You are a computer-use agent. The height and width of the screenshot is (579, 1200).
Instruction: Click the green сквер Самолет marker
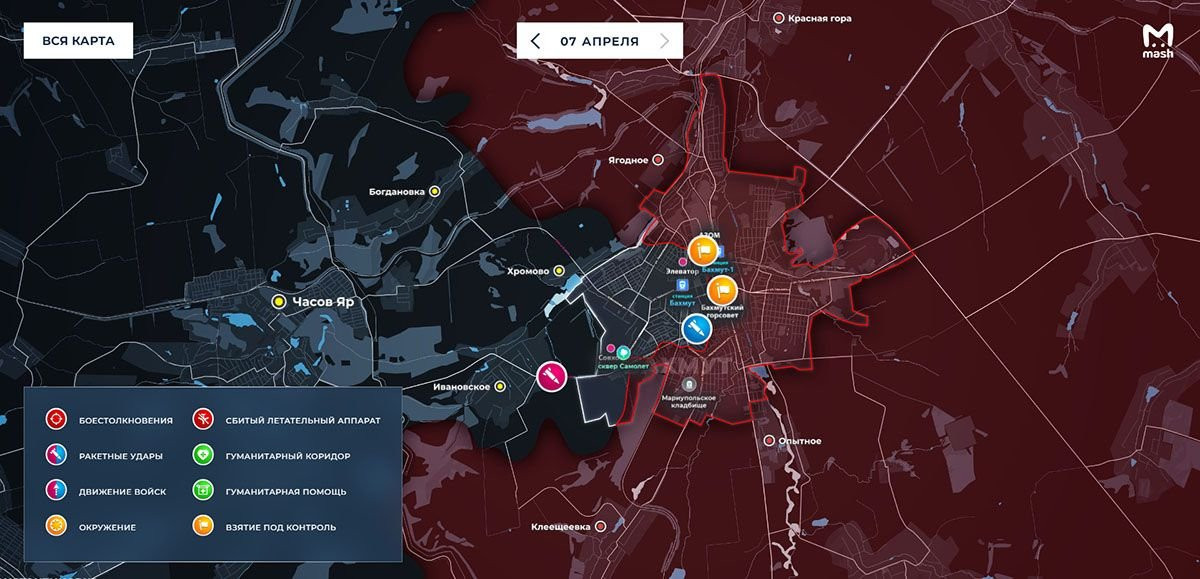(623, 353)
